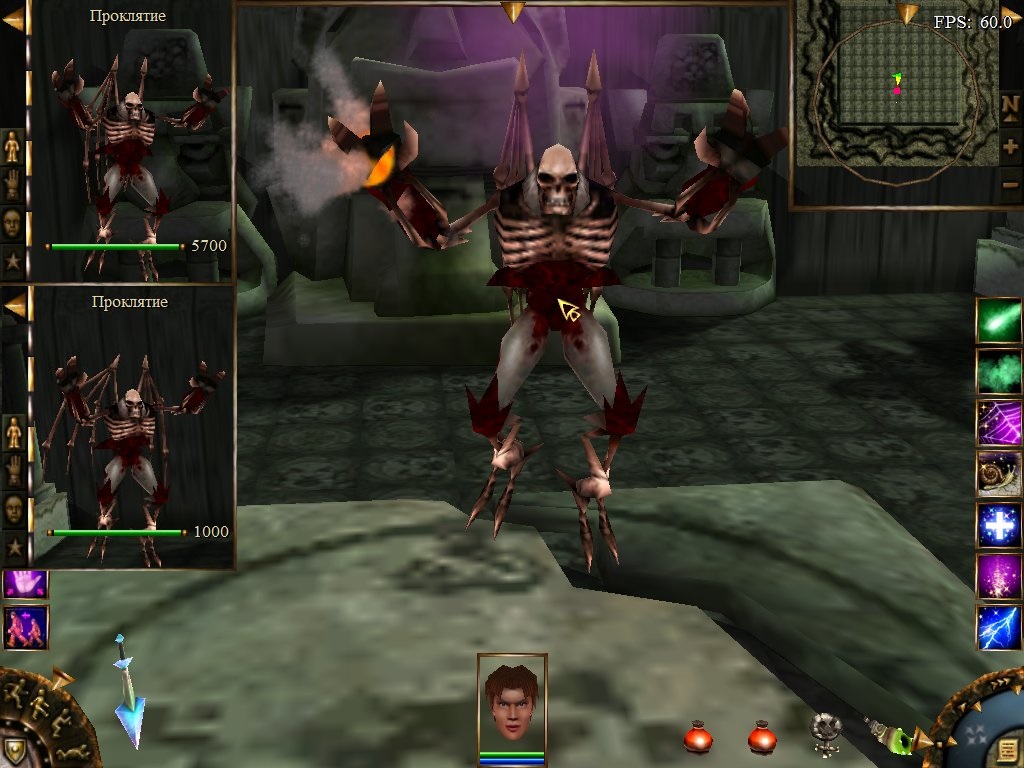1024x768 pixels.
Task: Select the hero portrait
Action: point(512,701)
